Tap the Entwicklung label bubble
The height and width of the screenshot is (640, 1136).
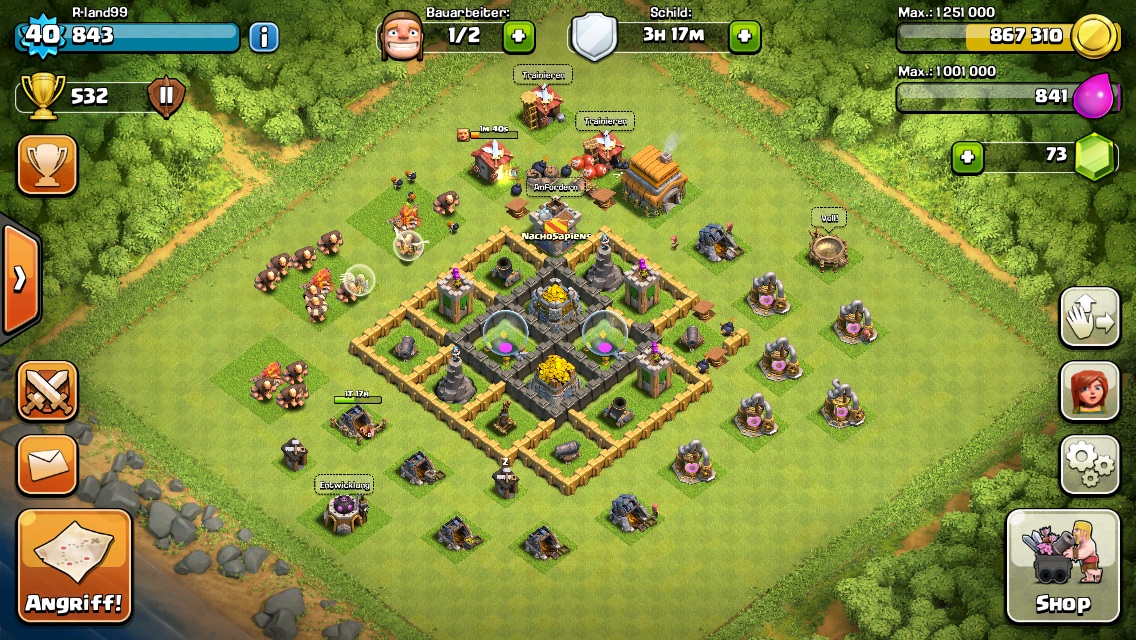coord(344,485)
